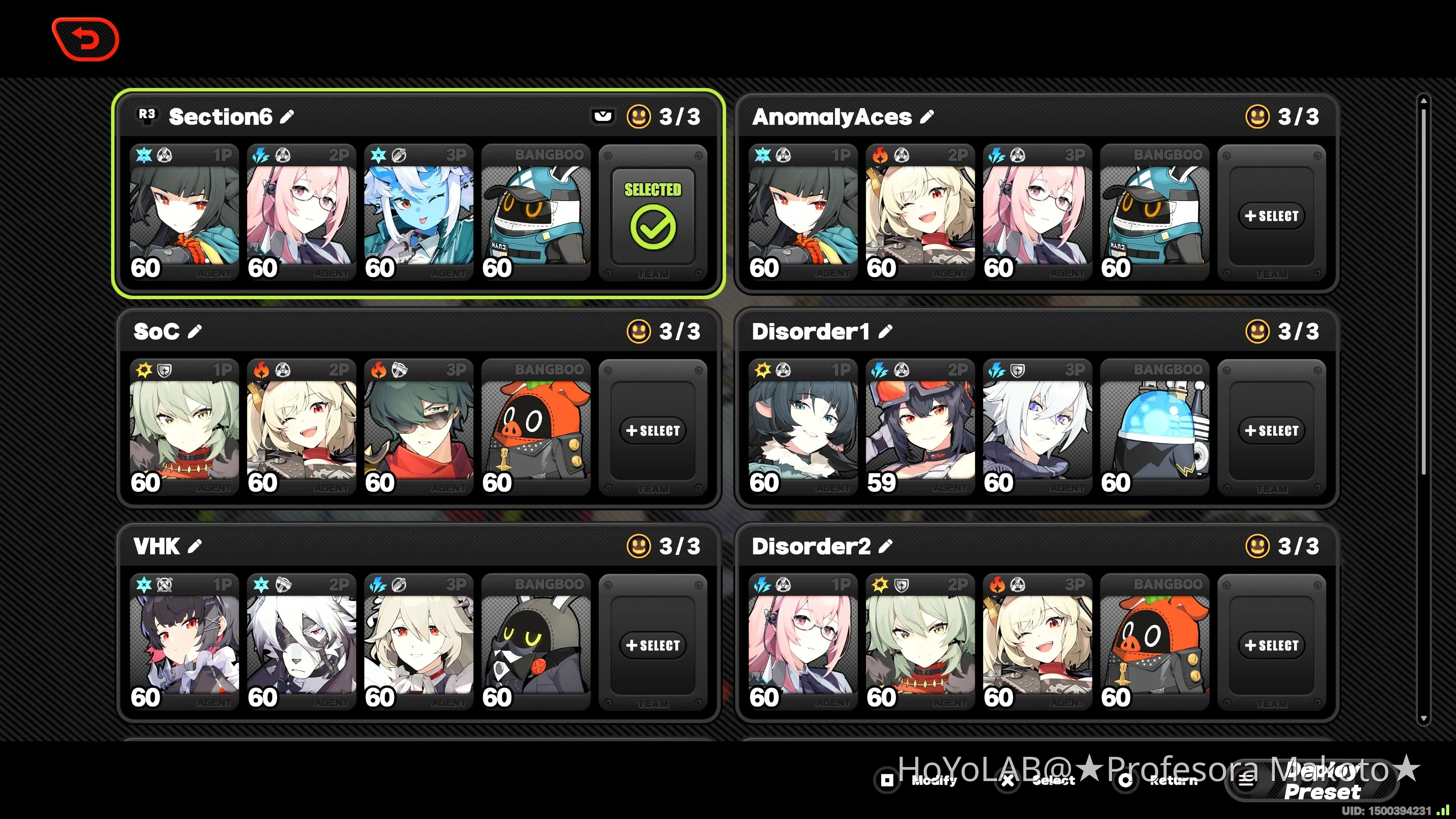Click the pencil icon next to VHK

tap(195, 546)
